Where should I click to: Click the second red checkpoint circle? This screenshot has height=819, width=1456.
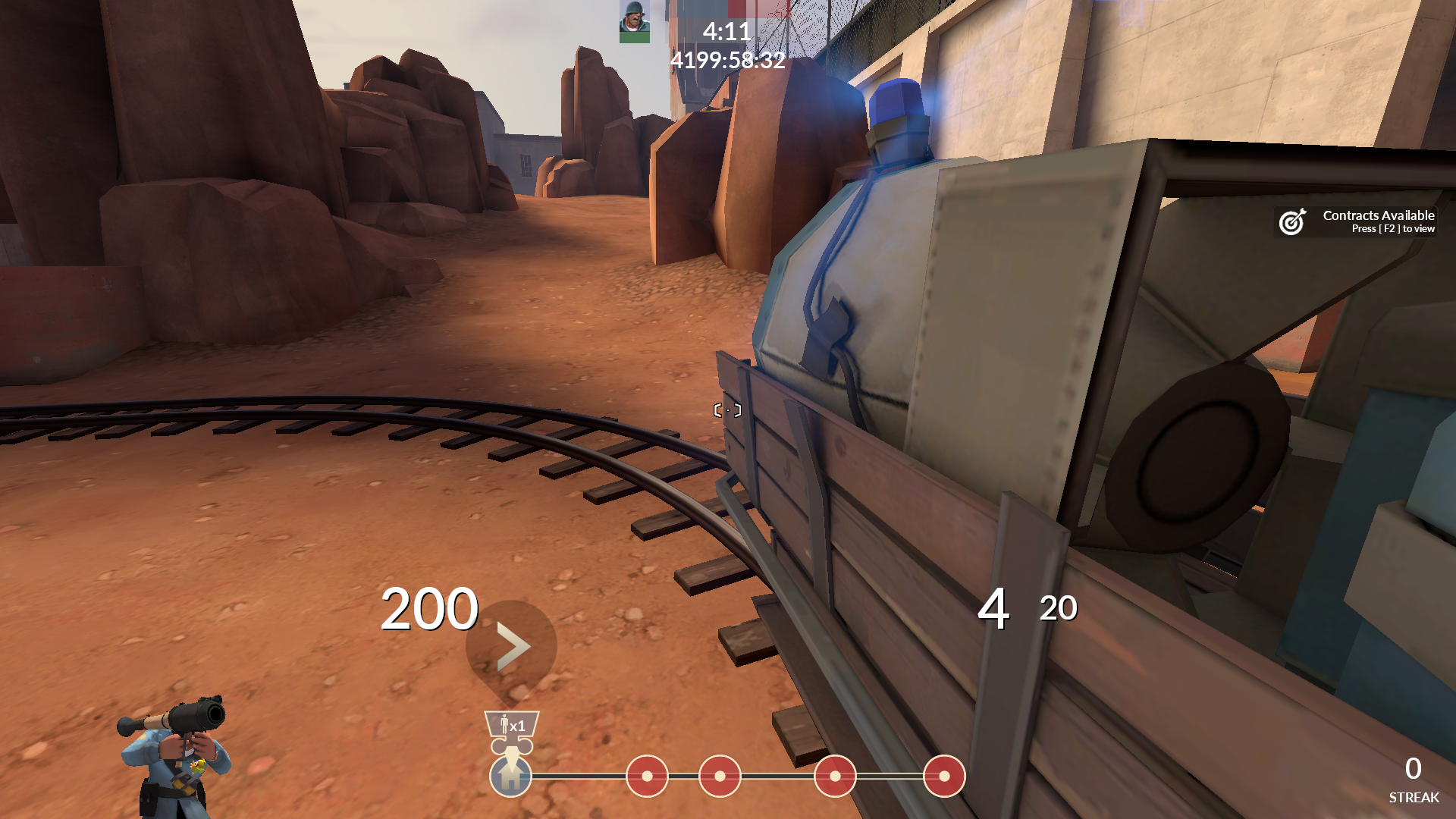(x=719, y=777)
